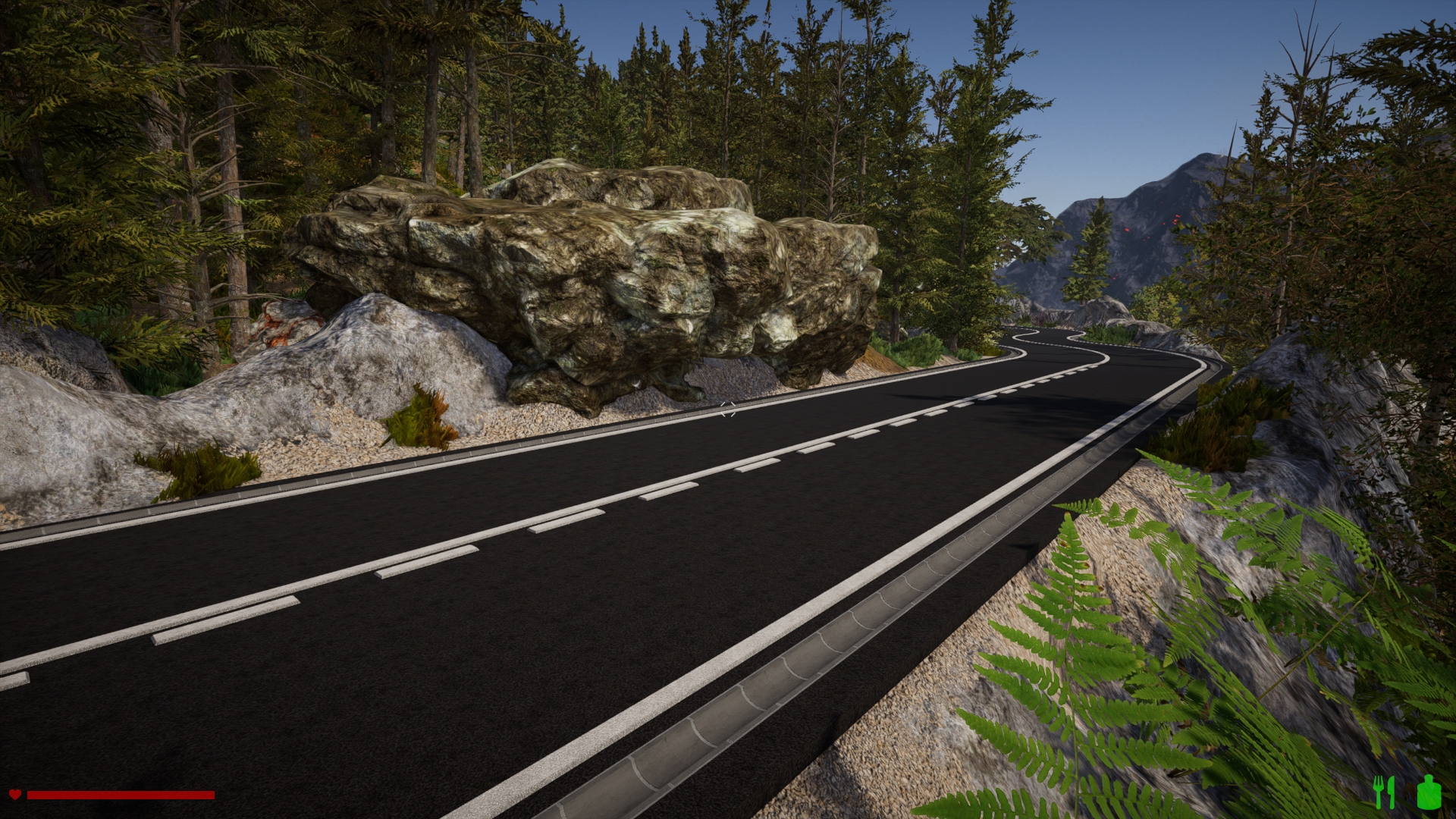The image size is (1456, 819).
Task: Click the fork and knife hunger icon
Action: pos(1385,792)
